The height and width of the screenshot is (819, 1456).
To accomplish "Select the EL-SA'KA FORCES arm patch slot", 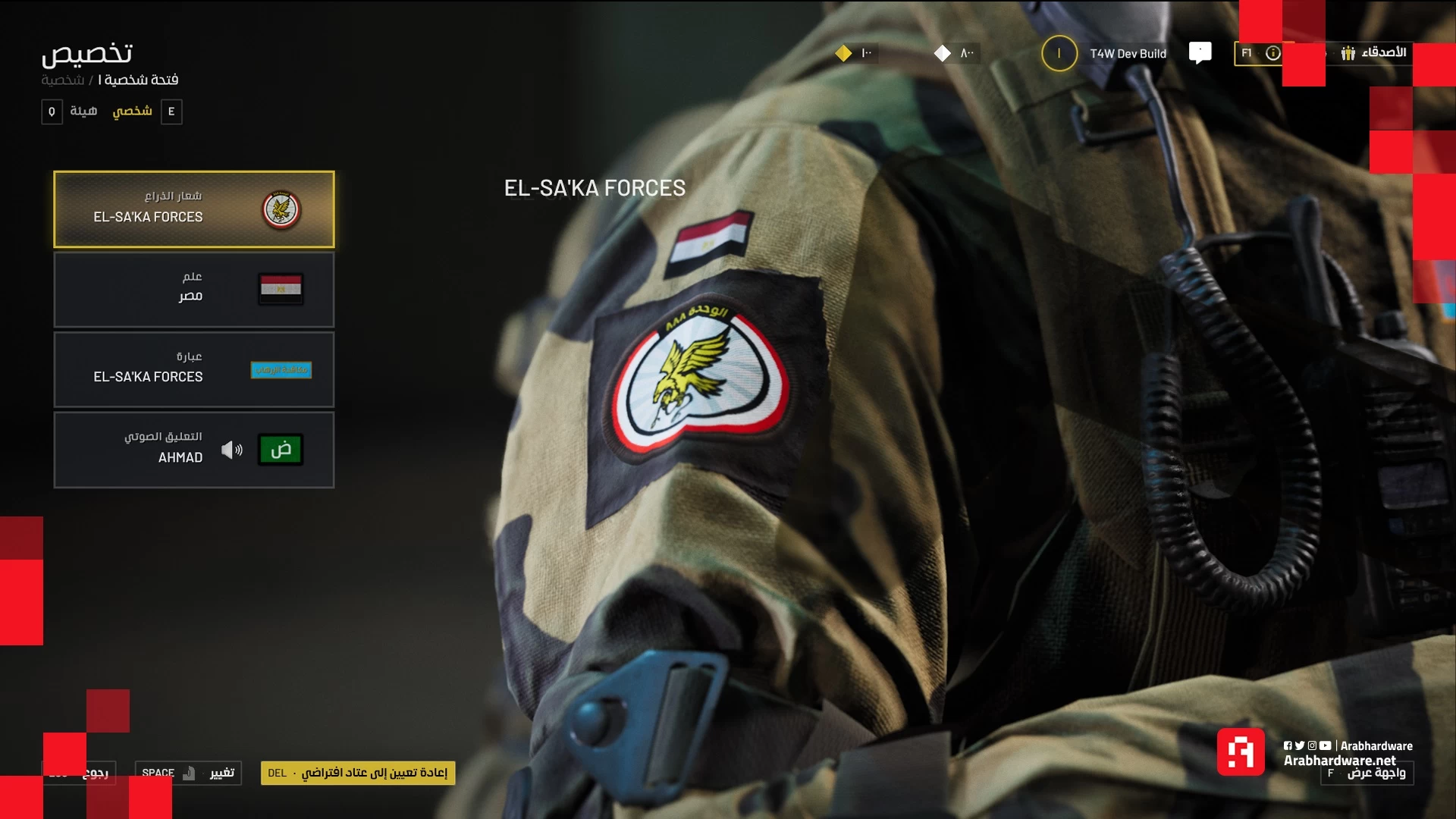I will (193, 209).
